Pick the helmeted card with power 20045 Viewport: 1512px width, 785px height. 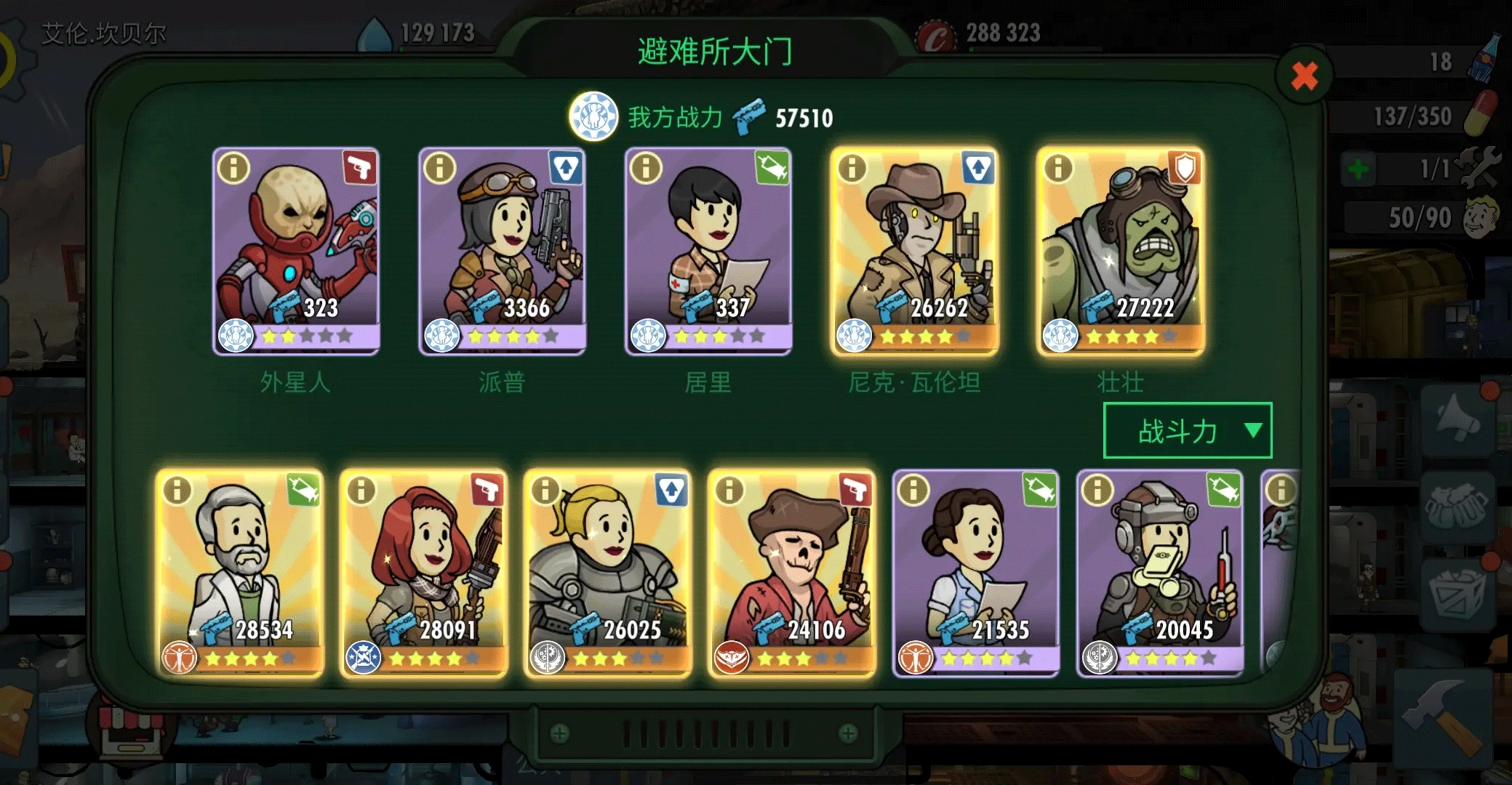(x=1160, y=574)
